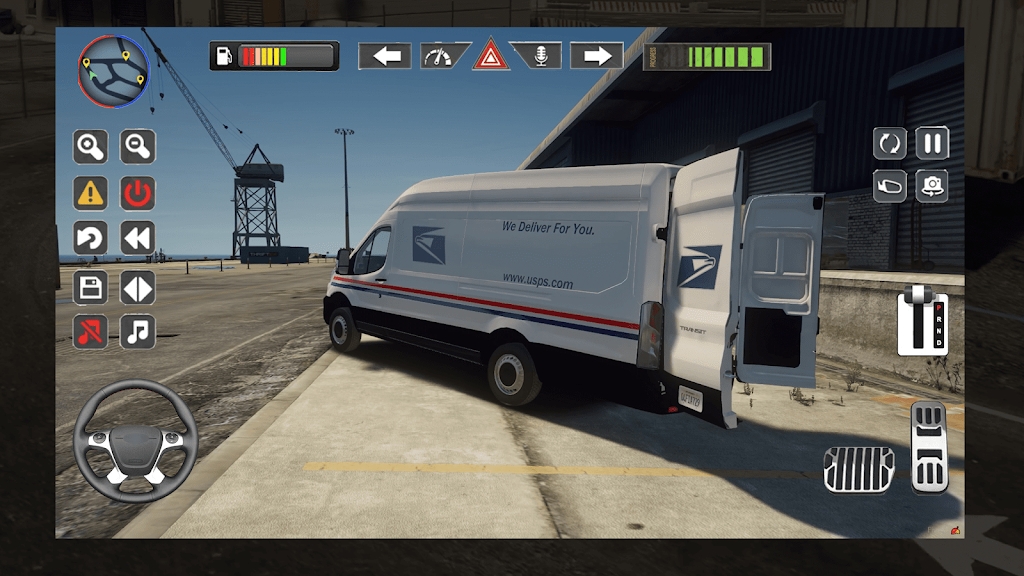1024x576 pixels.
Task: Activate the left turn signal arrow
Action: 385,56
